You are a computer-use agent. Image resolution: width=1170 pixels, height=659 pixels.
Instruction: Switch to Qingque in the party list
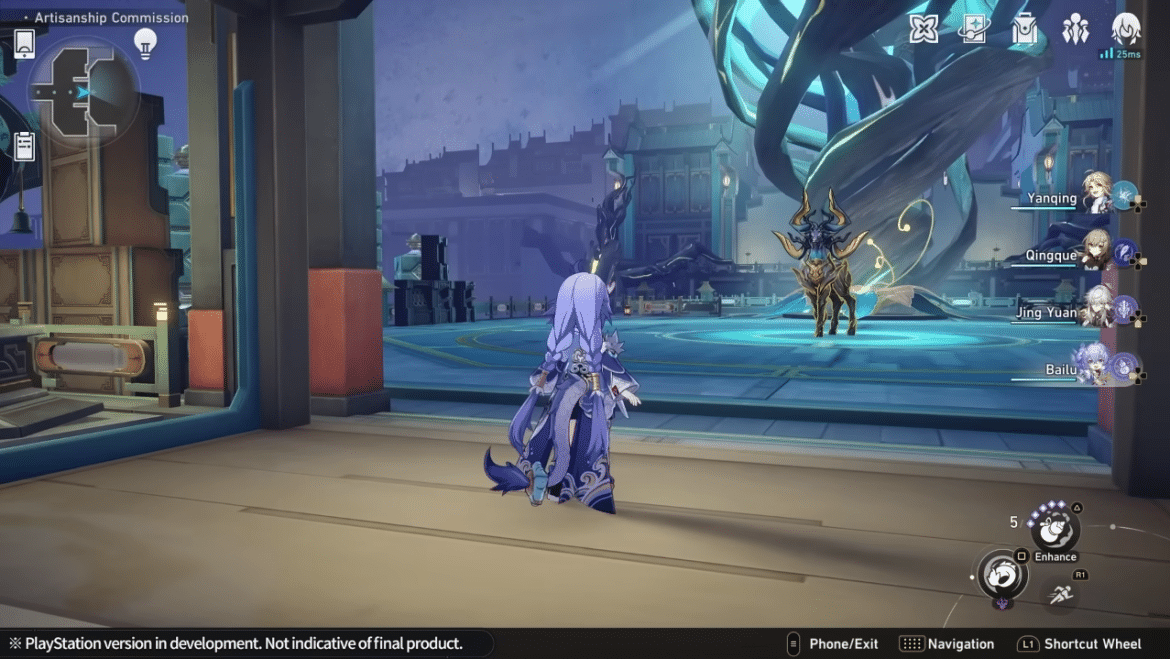click(1097, 253)
